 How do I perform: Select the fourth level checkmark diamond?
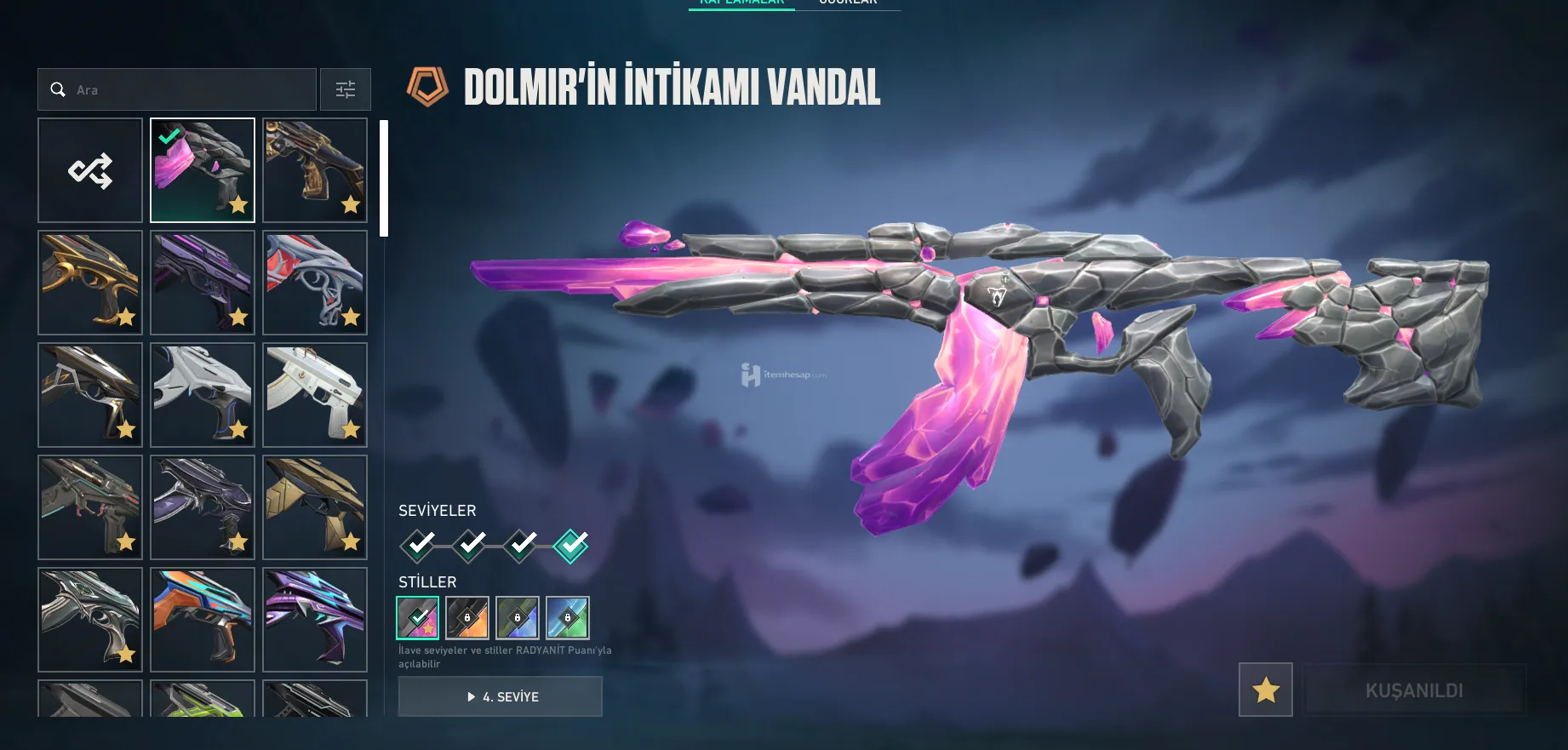570,545
